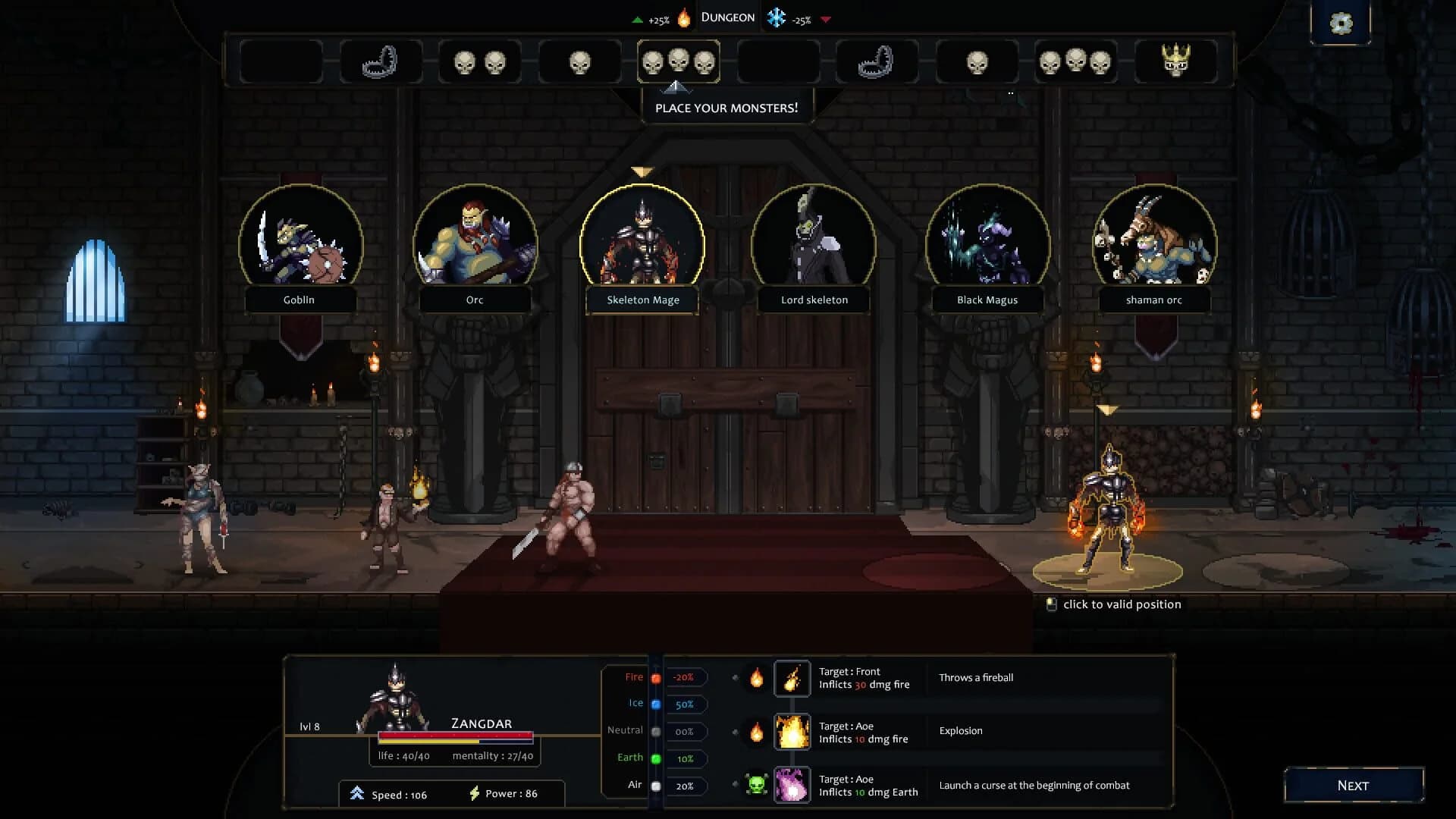This screenshot has width=1456, height=819.
Task: Select the fireball ability icon
Action: coord(792,678)
